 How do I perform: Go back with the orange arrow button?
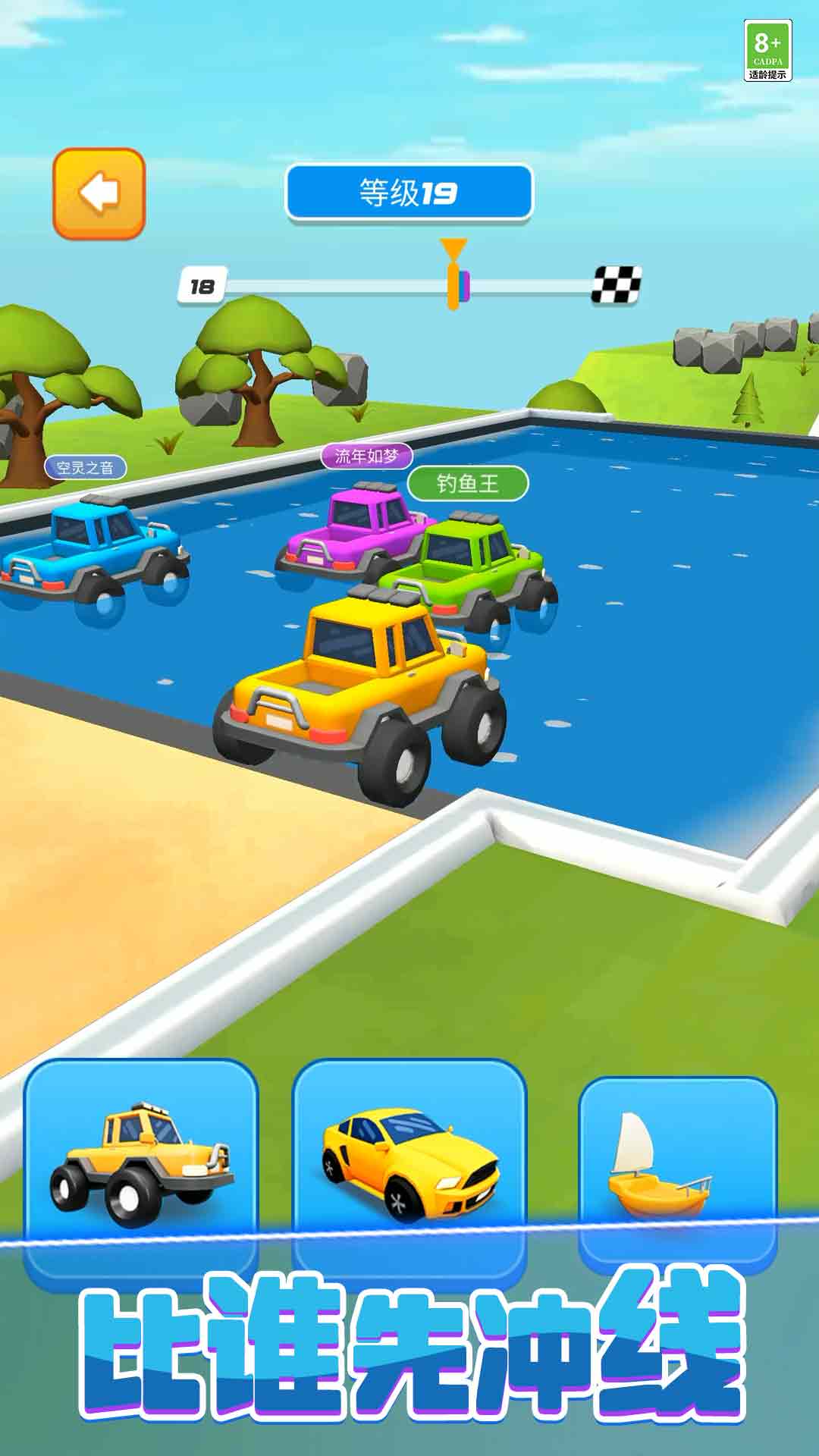[x=99, y=193]
